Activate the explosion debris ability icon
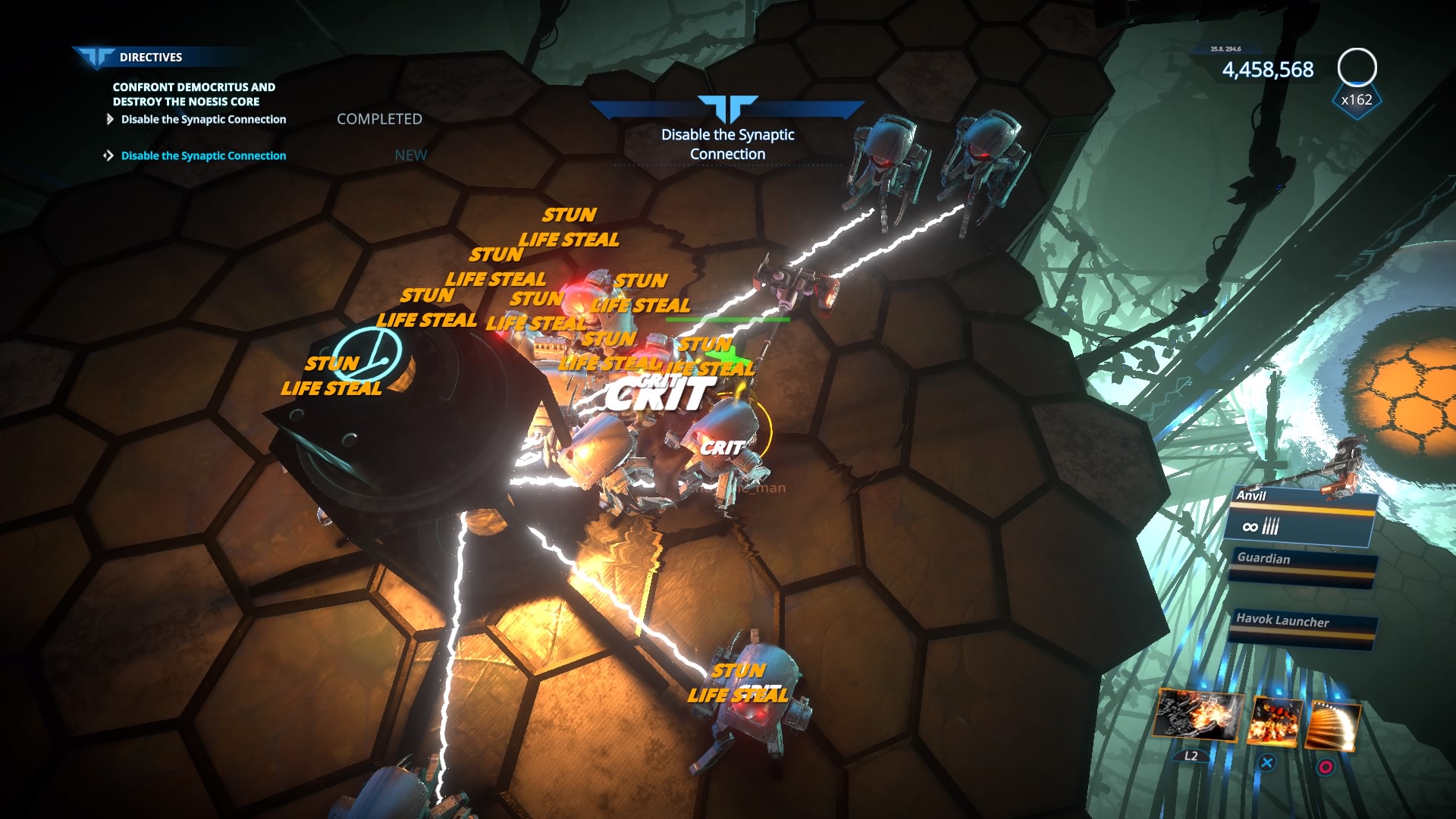 1197,715
